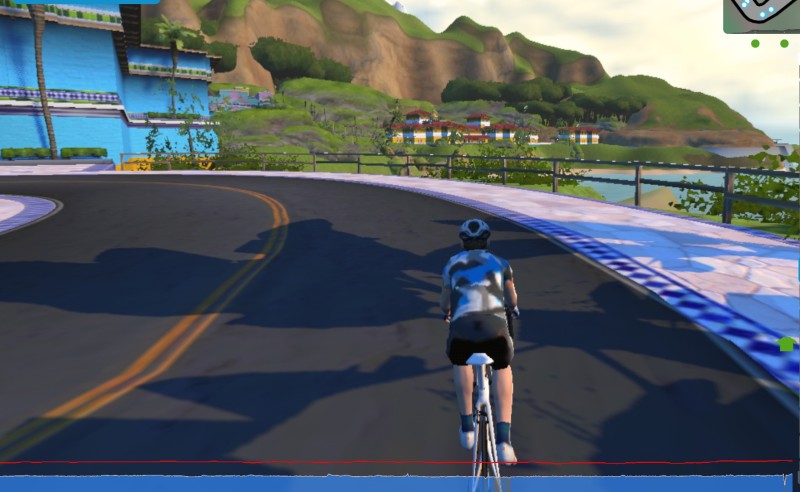Viewport: 800px width, 492px height.
Task: Click the blue power graph strip
Action: click(x=400, y=482)
